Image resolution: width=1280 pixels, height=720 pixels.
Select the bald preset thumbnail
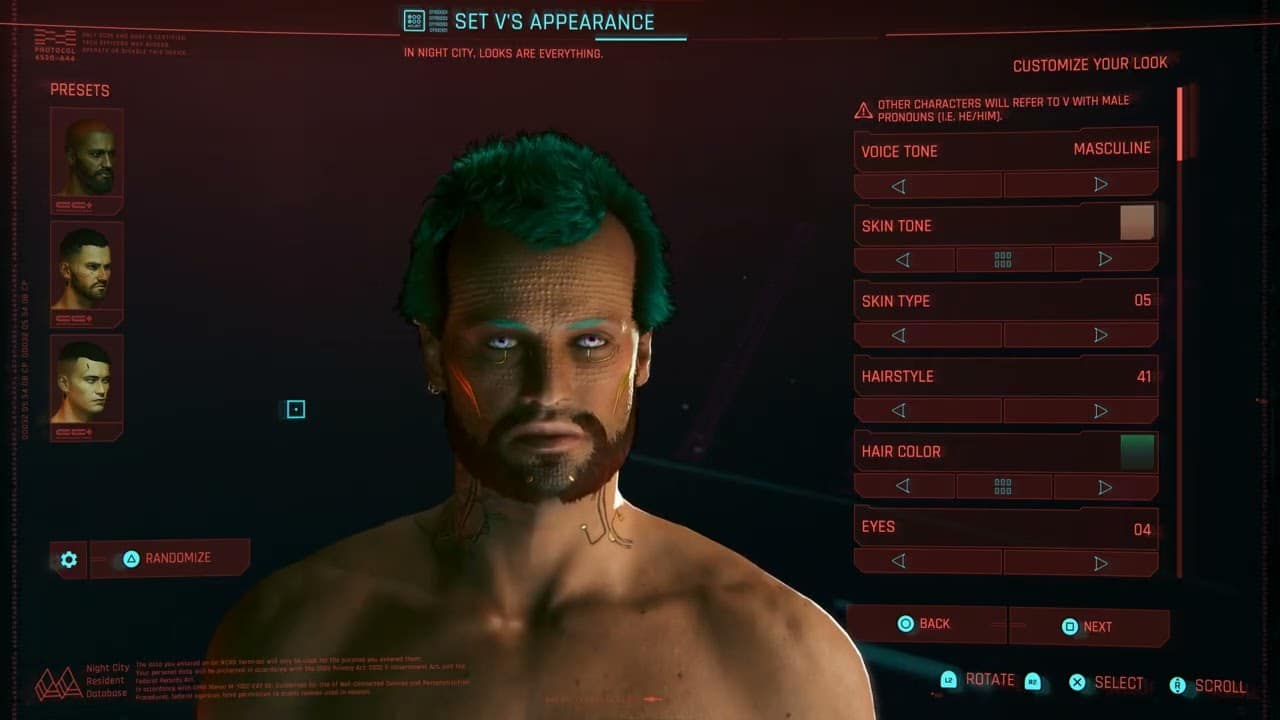point(86,157)
